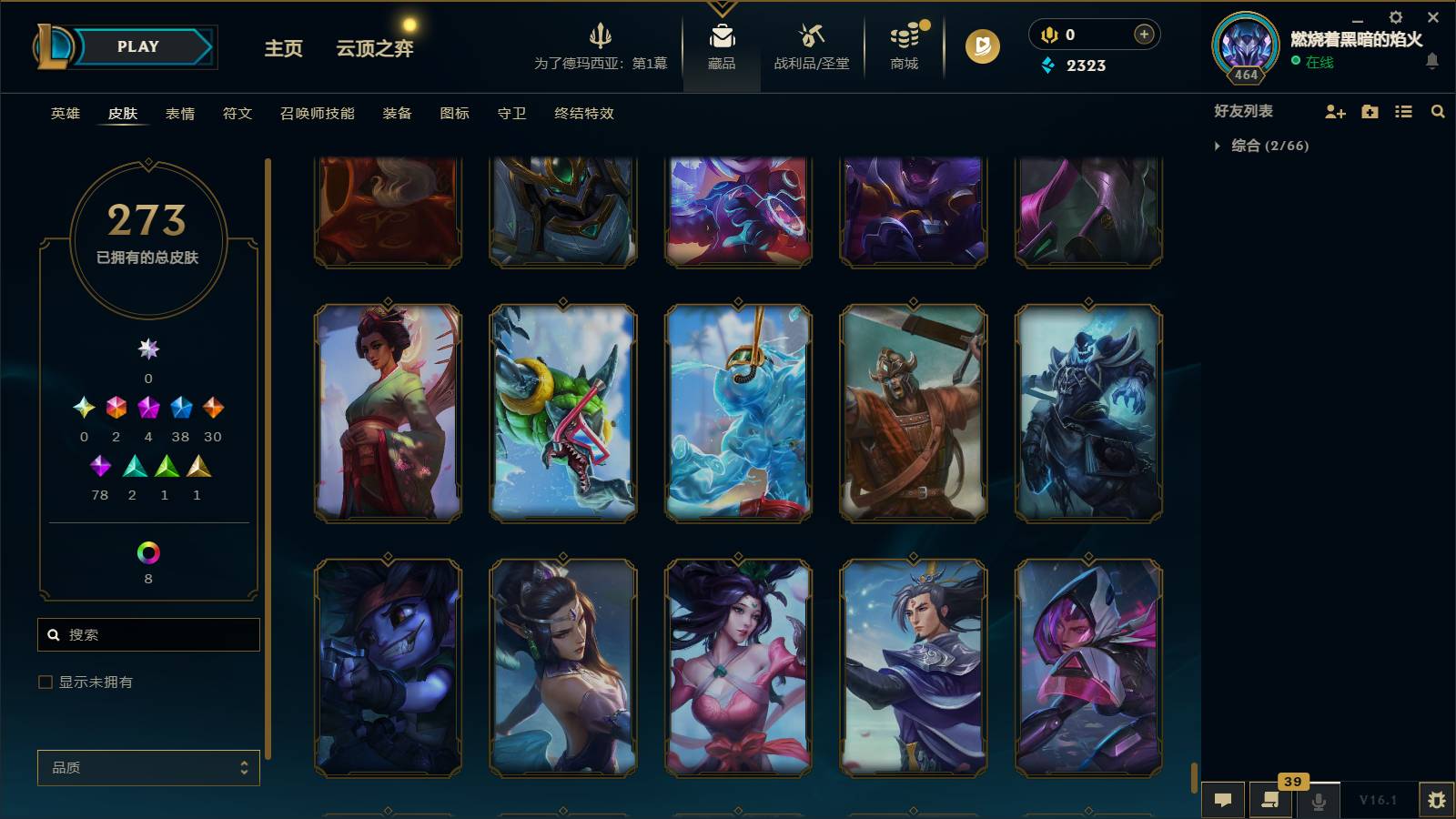Open the add friend icon
The height and width of the screenshot is (819, 1456).
coord(1334,111)
